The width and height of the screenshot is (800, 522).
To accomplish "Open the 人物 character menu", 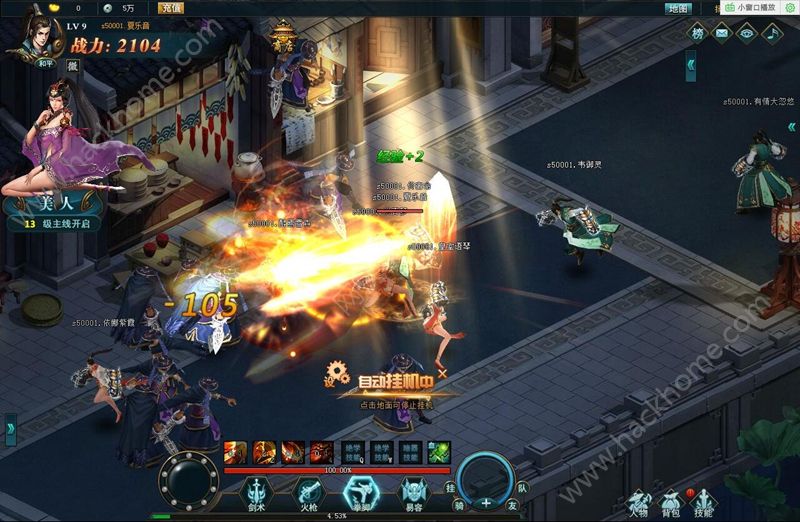I will 638,502.
